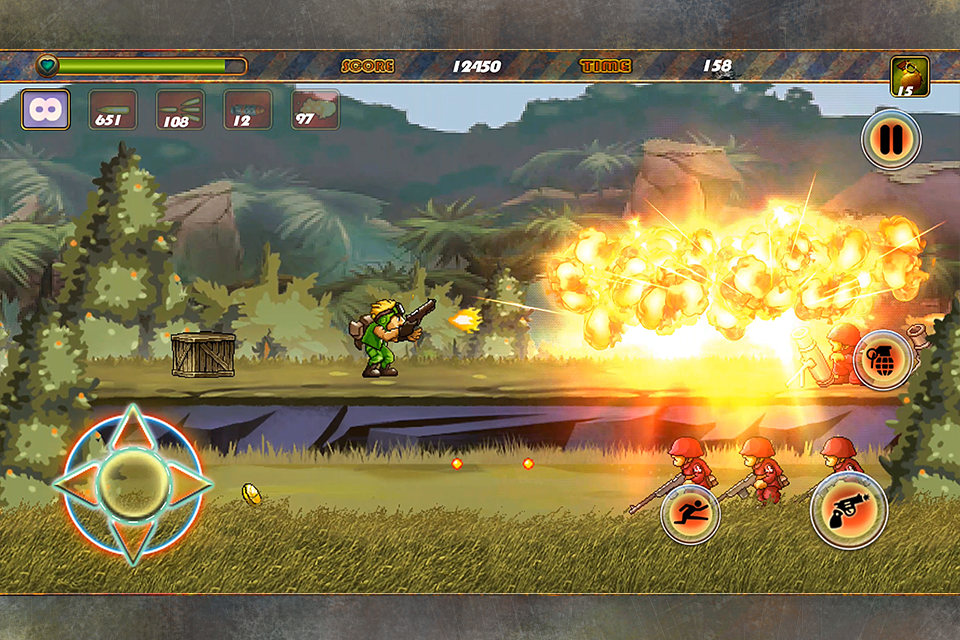
Task: Choose the spread shot weapon with 108 ammo
Action: pyautogui.click(x=180, y=109)
